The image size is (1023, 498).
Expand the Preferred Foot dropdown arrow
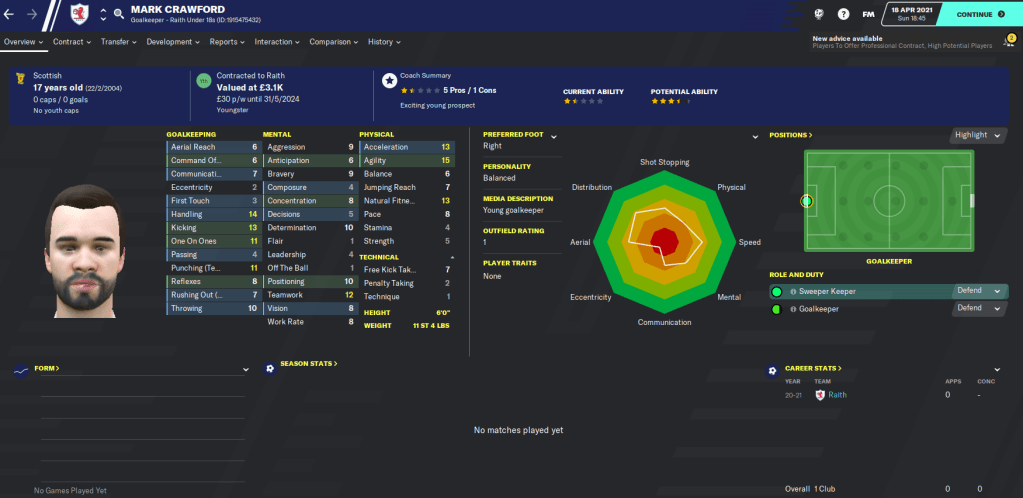[553, 136]
